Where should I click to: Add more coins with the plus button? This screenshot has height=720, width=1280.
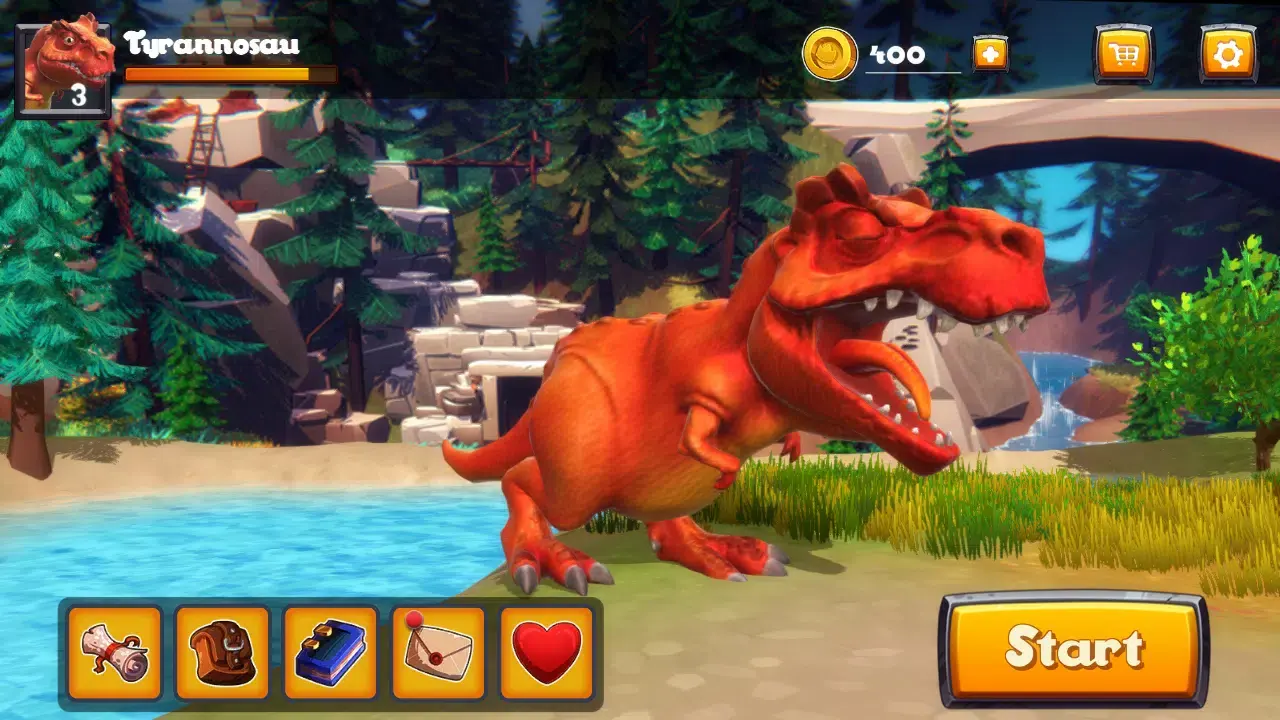tap(990, 54)
